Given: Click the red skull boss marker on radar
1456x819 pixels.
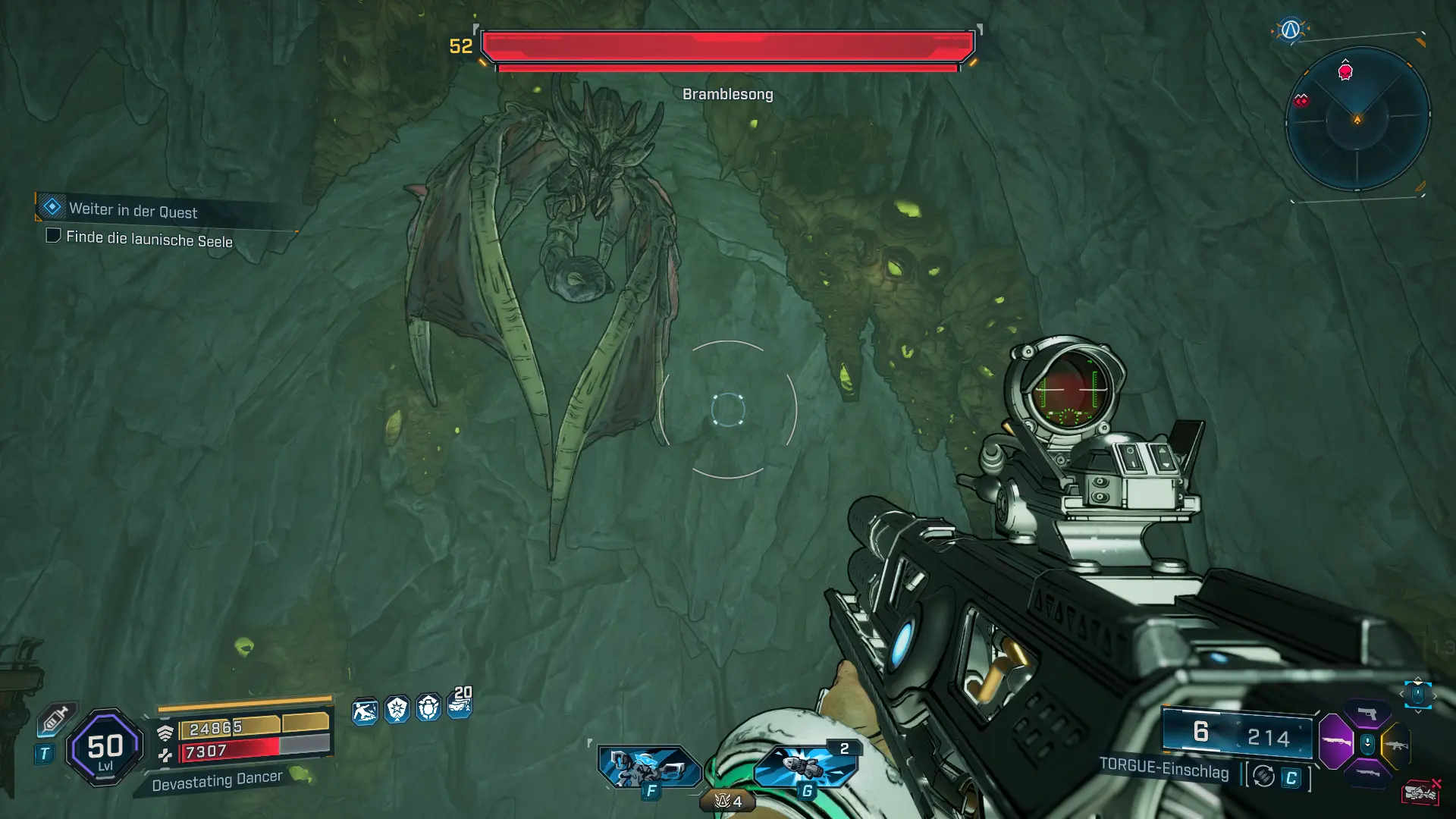Looking at the screenshot, I should (x=1345, y=73).
